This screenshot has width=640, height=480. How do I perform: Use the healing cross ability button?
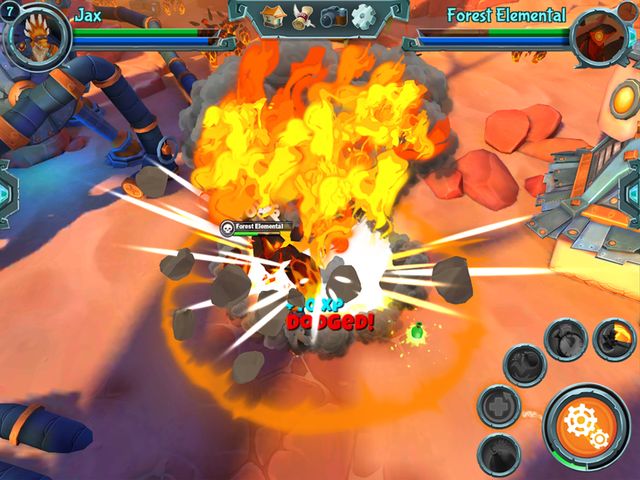pyautogui.click(x=498, y=405)
